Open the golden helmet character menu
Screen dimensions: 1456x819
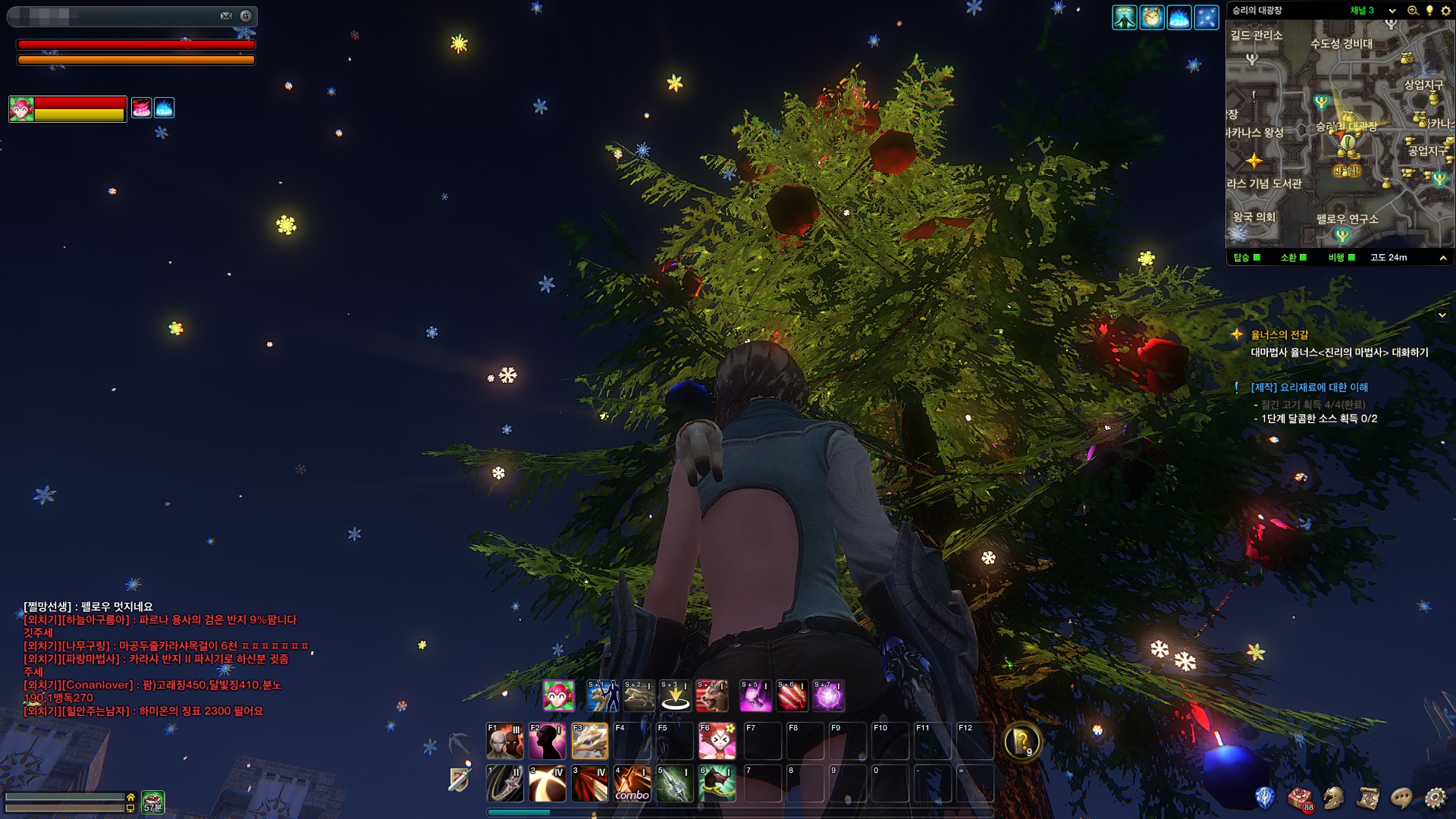point(1334,798)
